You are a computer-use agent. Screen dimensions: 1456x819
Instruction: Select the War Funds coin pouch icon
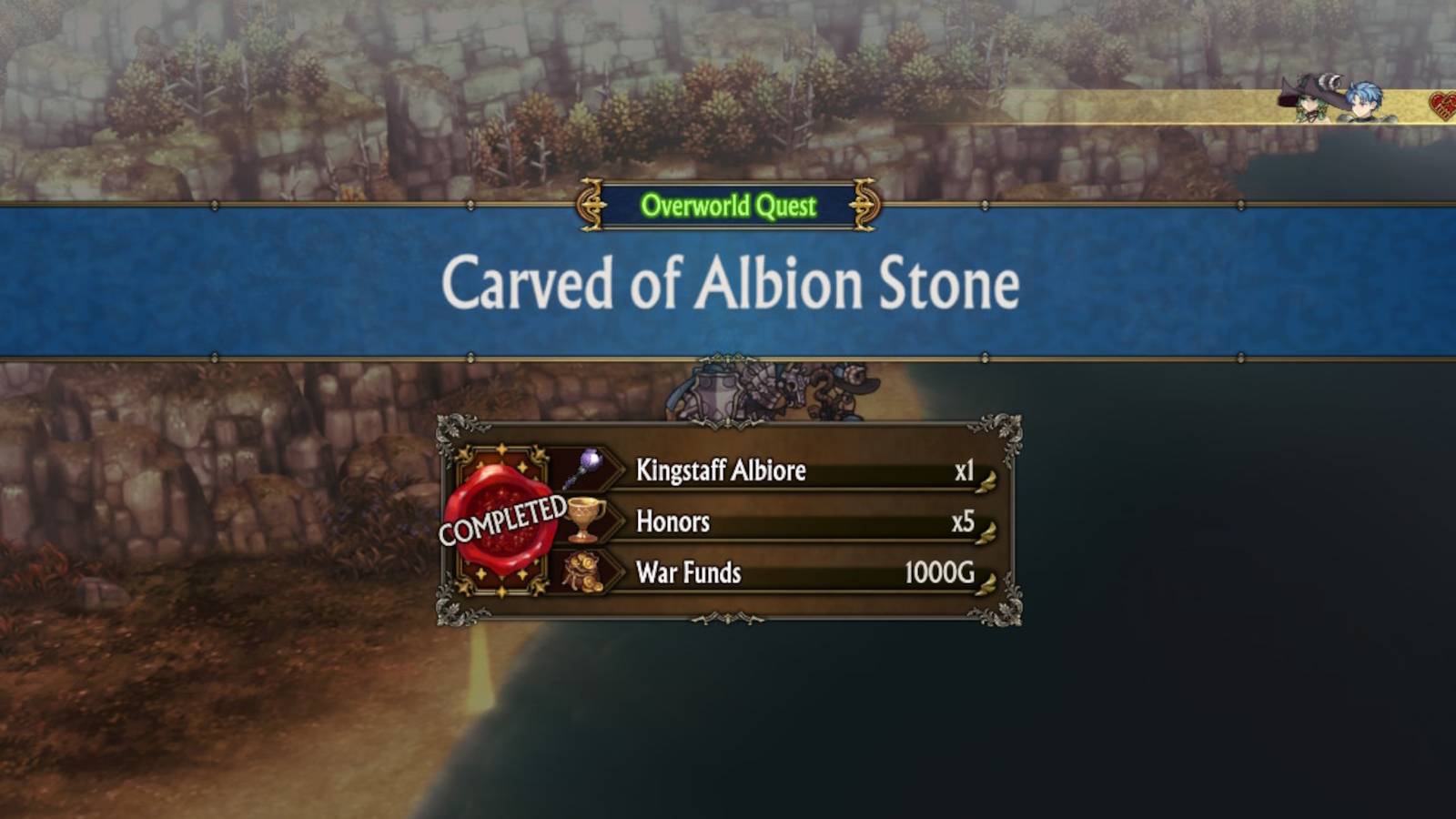[x=583, y=572]
